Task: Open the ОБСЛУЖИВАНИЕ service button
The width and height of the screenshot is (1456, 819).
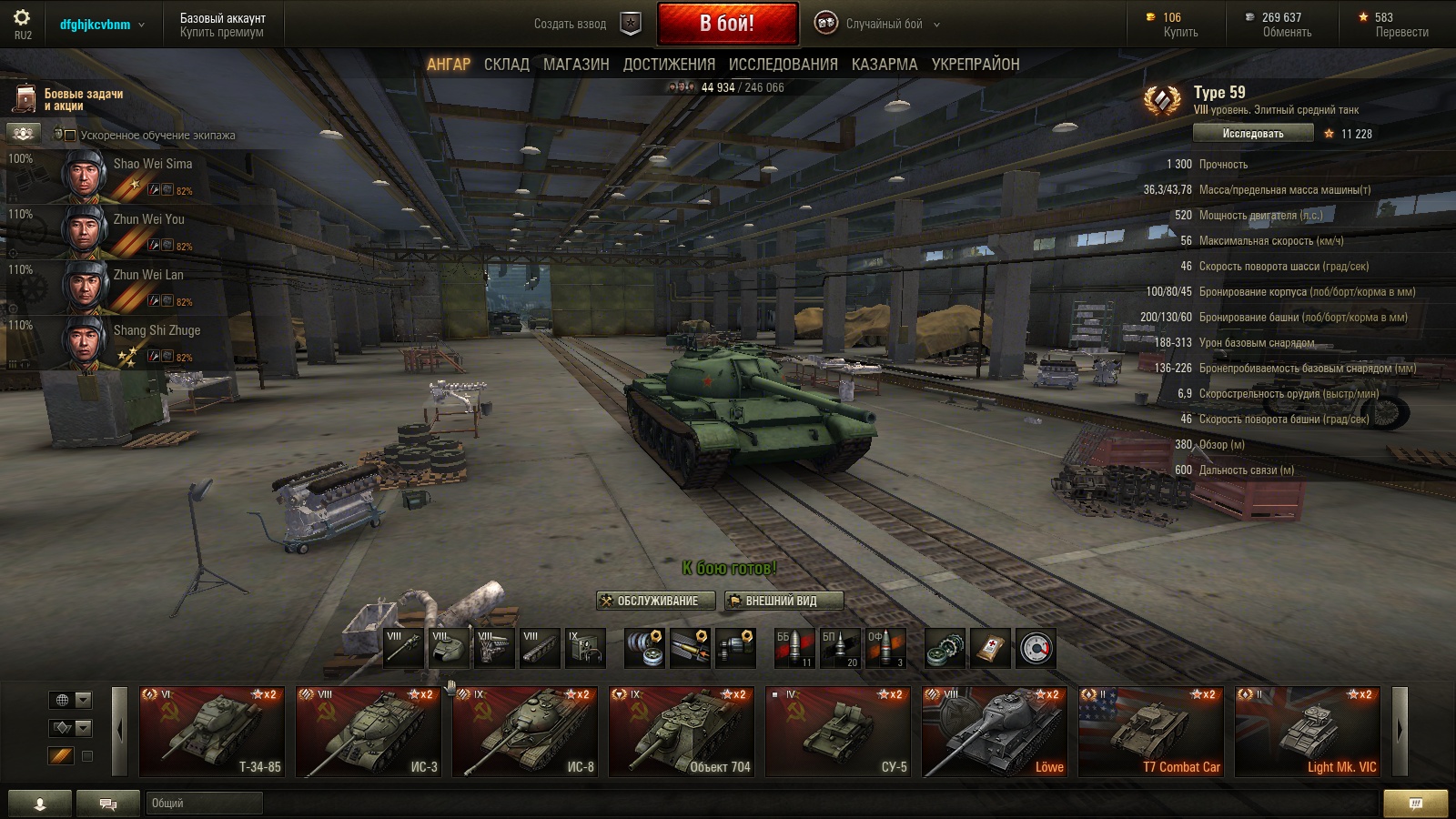Action: tap(656, 601)
